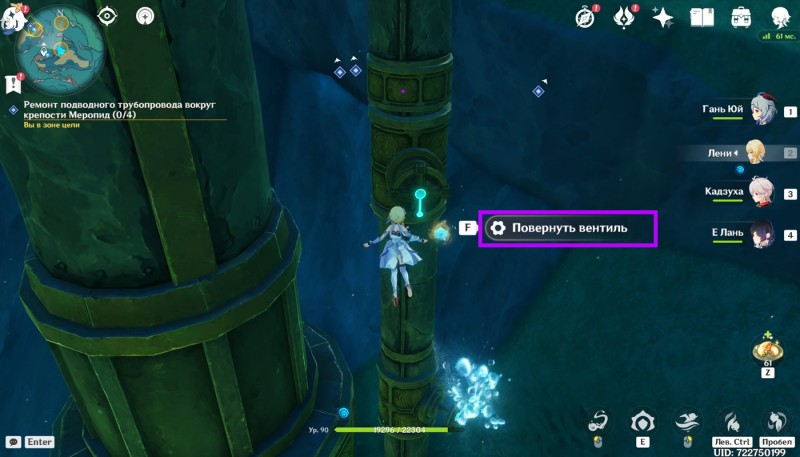This screenshot has height=457, width=800.
Task: Switch to party member Гань Юй
Action: [x=764, y=110]
